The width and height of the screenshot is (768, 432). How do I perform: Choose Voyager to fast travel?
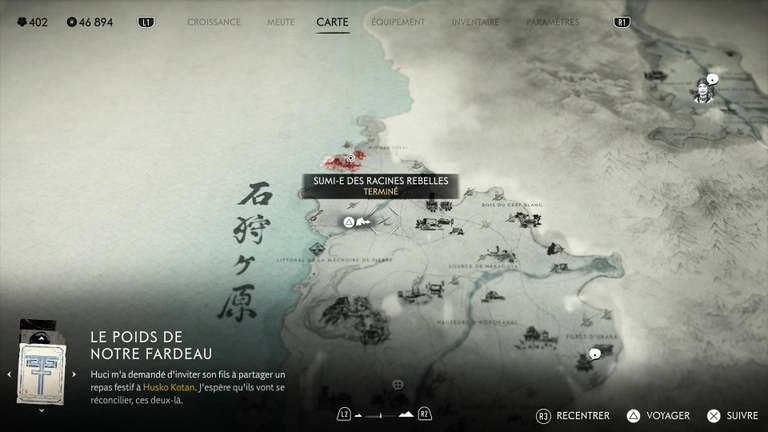click(661, 415)
